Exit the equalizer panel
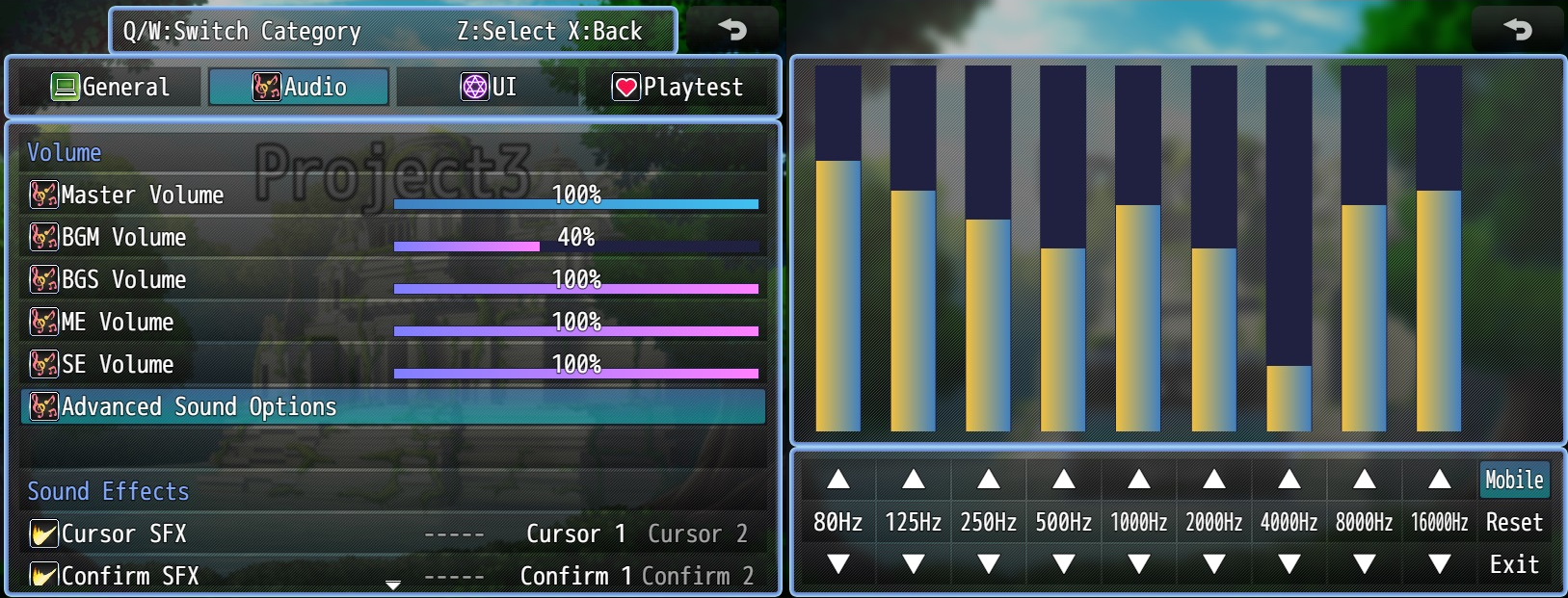 [x=1514, y=564]
